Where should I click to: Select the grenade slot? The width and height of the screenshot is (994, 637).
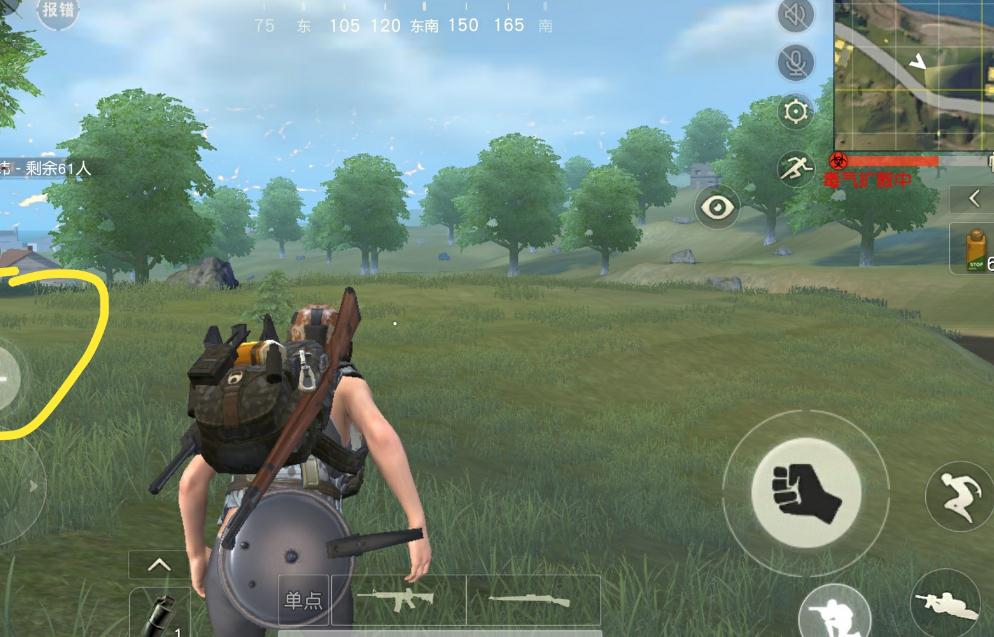160,612
